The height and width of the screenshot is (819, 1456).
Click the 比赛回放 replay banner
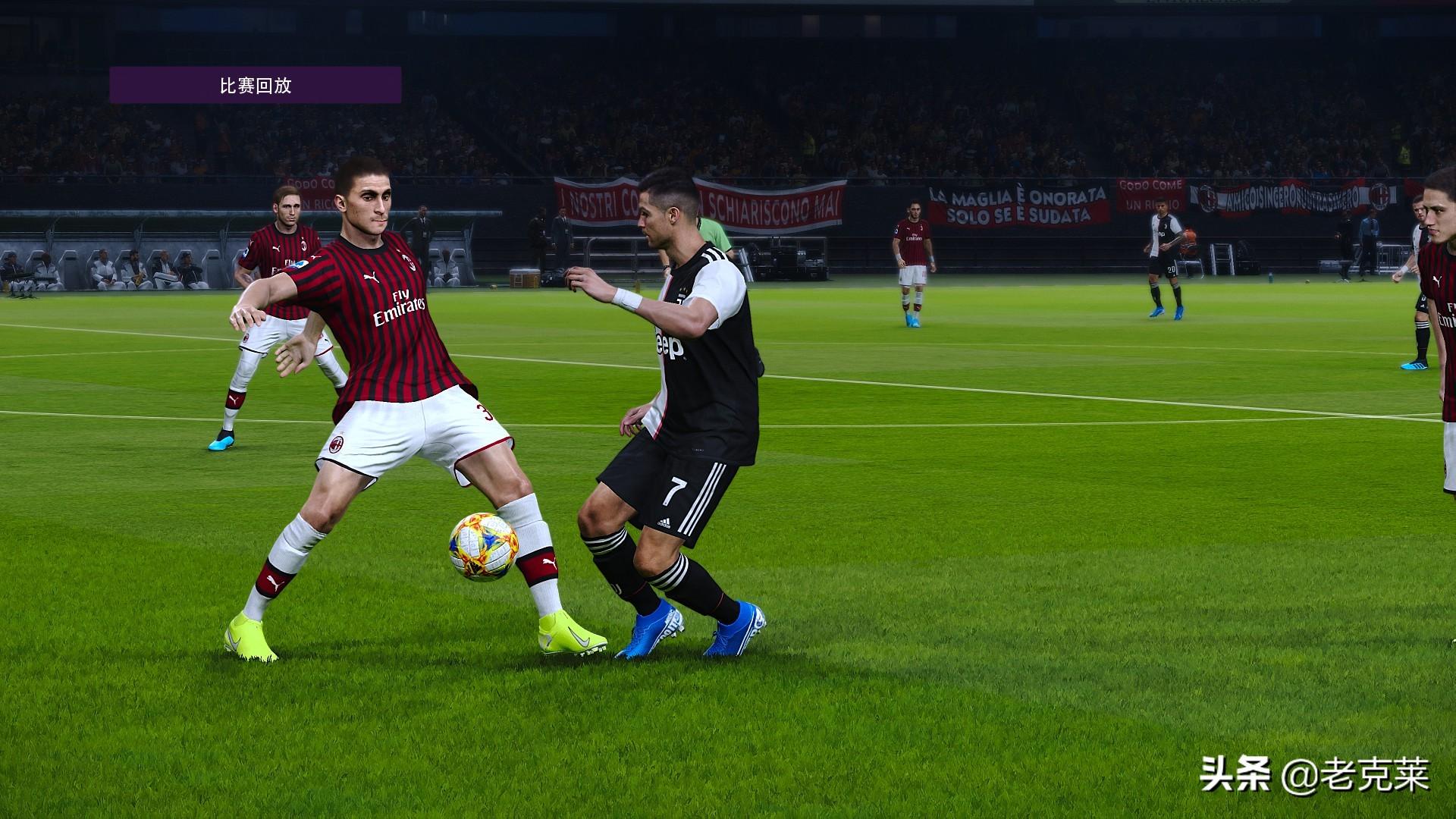pyautogui.click(x=256, y=85)
